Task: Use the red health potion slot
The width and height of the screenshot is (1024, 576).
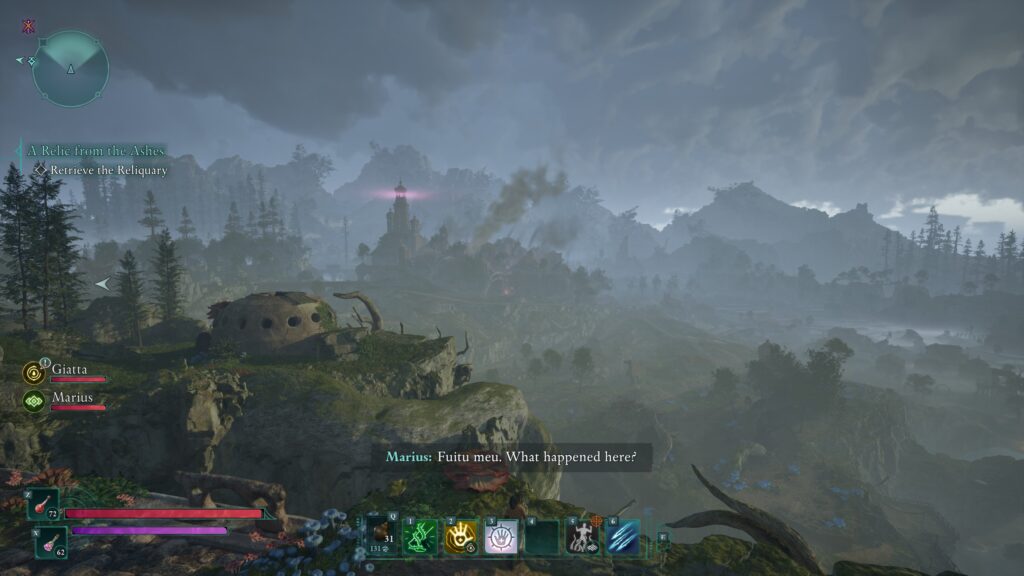Action: (x=44, y=504)
